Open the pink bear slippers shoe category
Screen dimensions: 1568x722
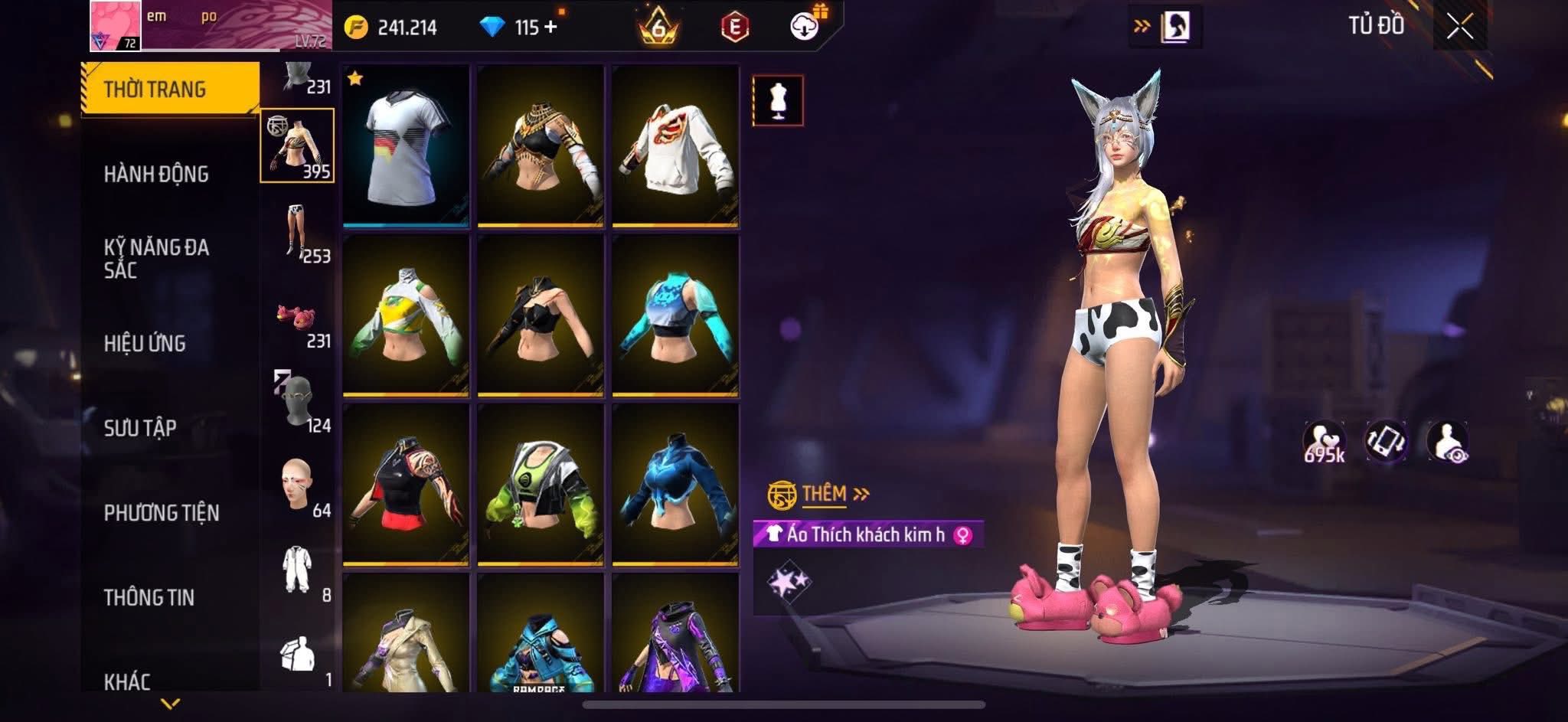(299, 320)
